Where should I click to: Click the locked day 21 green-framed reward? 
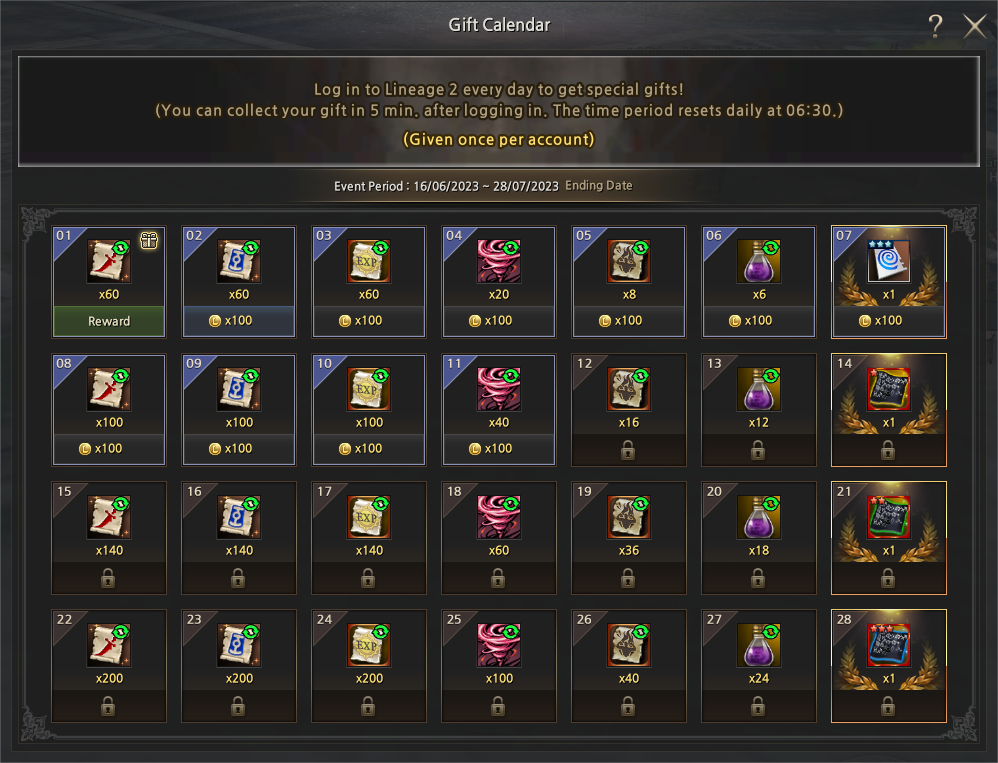click(x=888, y=518)
